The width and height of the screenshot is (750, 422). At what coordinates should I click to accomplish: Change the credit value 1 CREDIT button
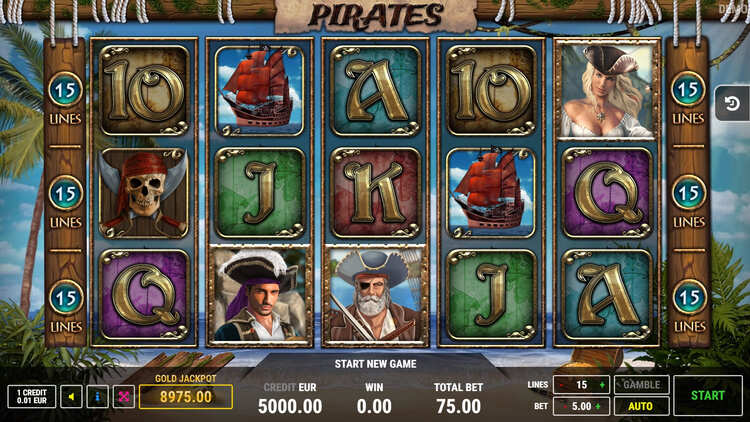pyautogui.click(x=32, y=397)
